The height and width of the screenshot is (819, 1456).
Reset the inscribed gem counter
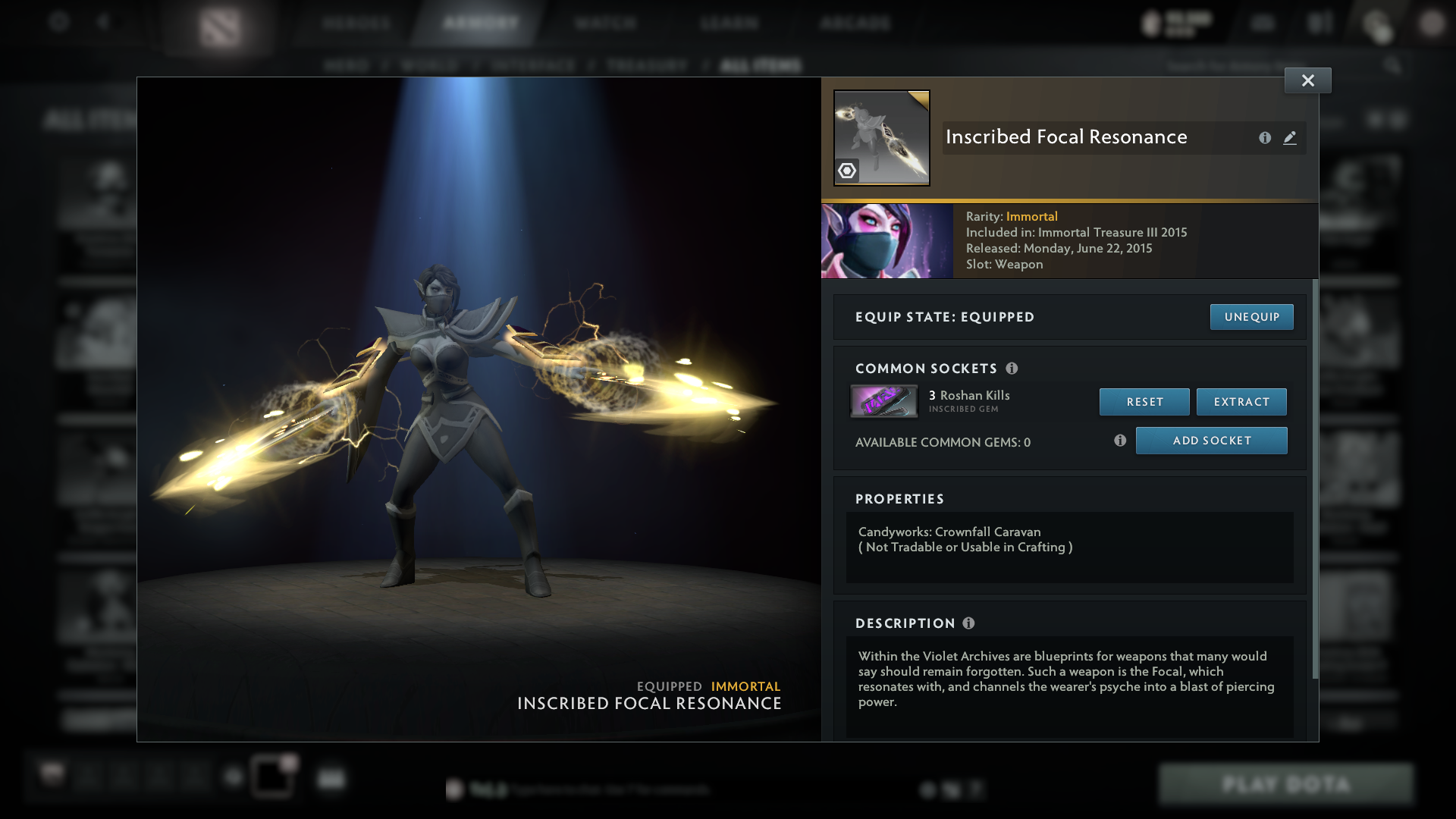point(1144,402)
